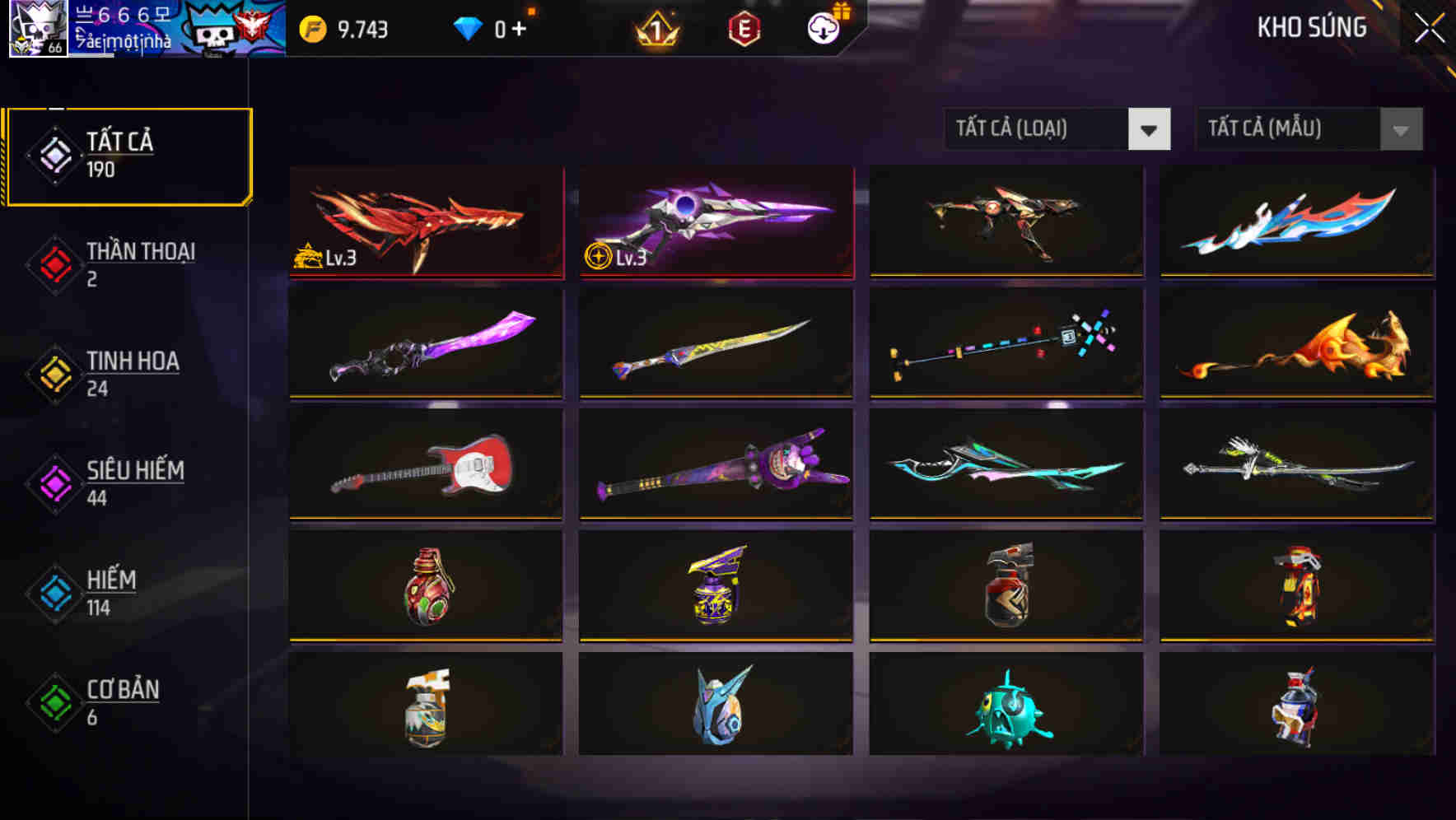
Task: Click the player avatar portrait
Action: tap(37, 33)
